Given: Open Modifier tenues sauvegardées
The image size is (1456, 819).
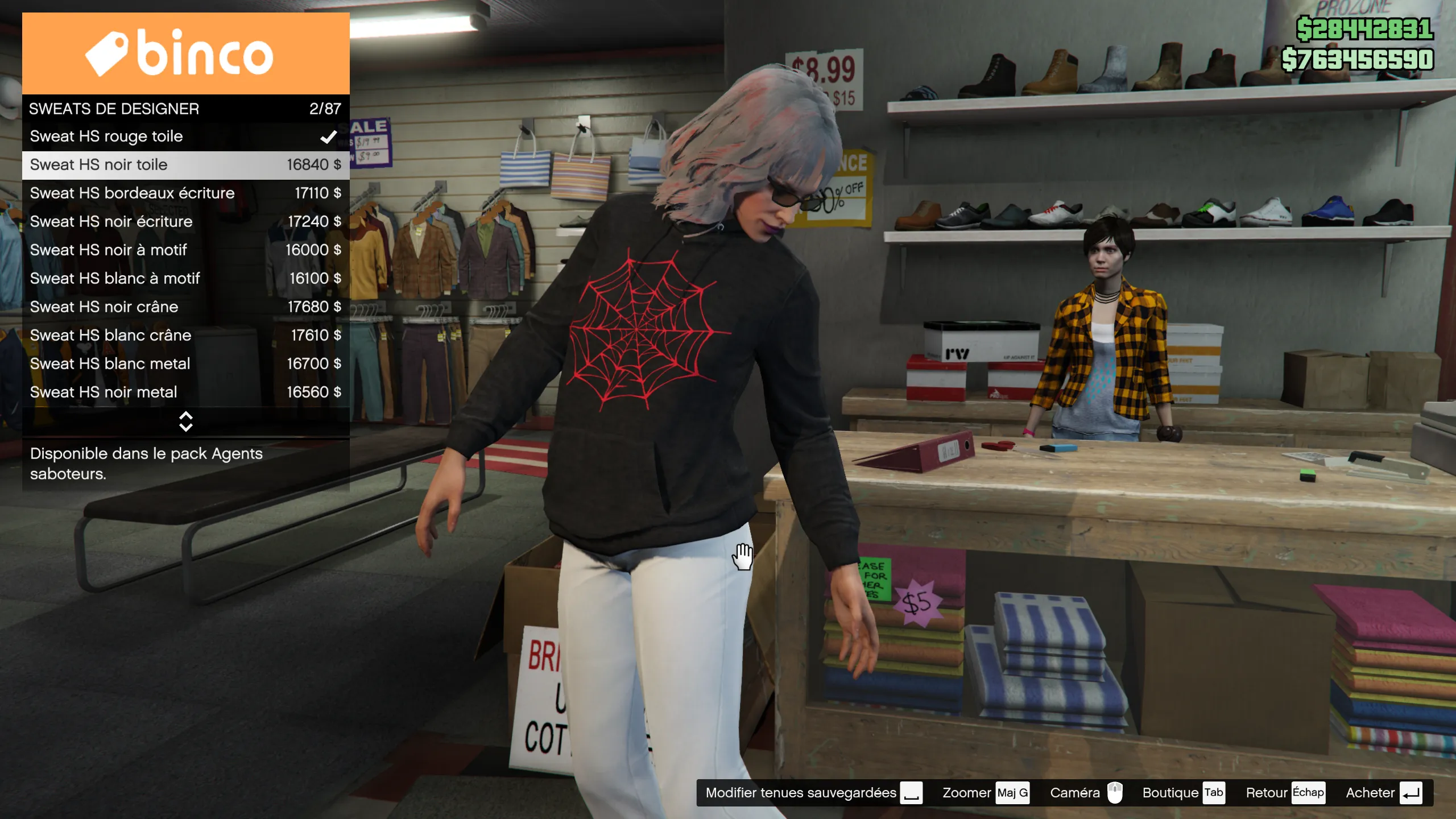Looking at the screenshot, I should pyautogui.click(x=813, y=793).
